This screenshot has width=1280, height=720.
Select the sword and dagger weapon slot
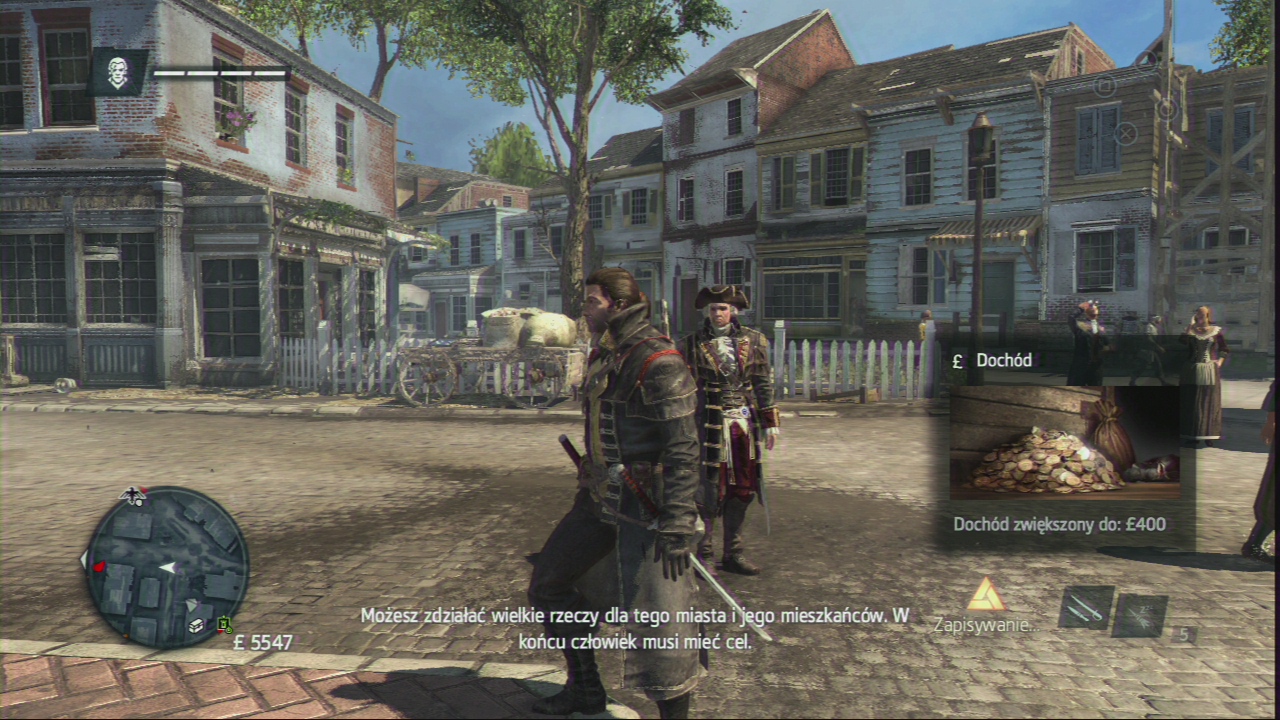point(1085,608)
